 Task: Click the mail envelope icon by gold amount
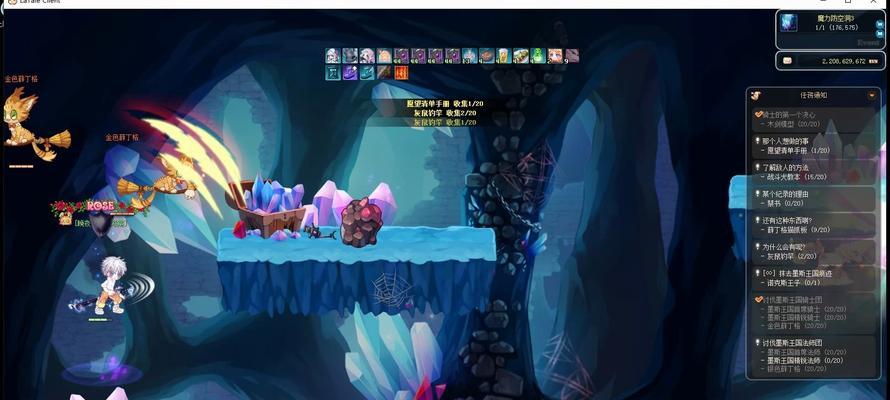click(787, 61)
